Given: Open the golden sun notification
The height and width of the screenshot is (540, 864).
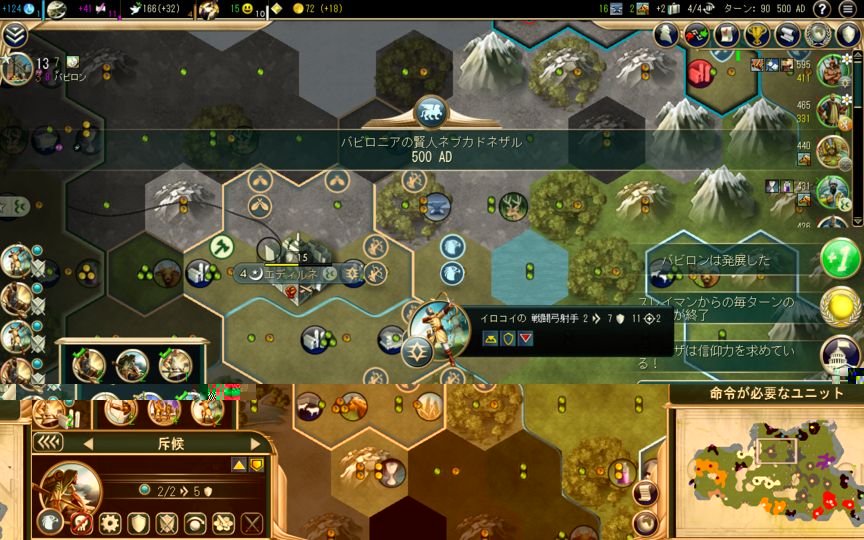Looking at the screenshot, I should 838,307.
